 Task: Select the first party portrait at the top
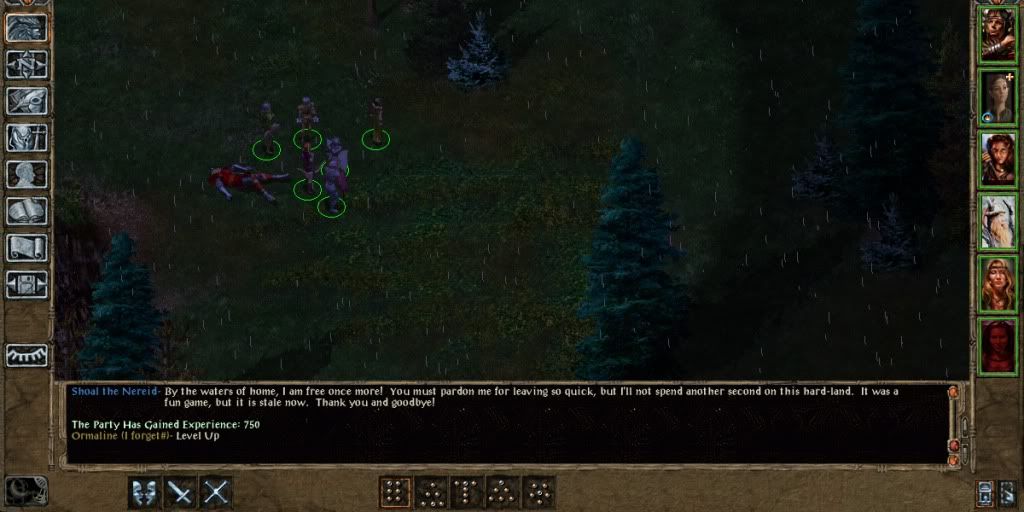(x=997, y=34)
